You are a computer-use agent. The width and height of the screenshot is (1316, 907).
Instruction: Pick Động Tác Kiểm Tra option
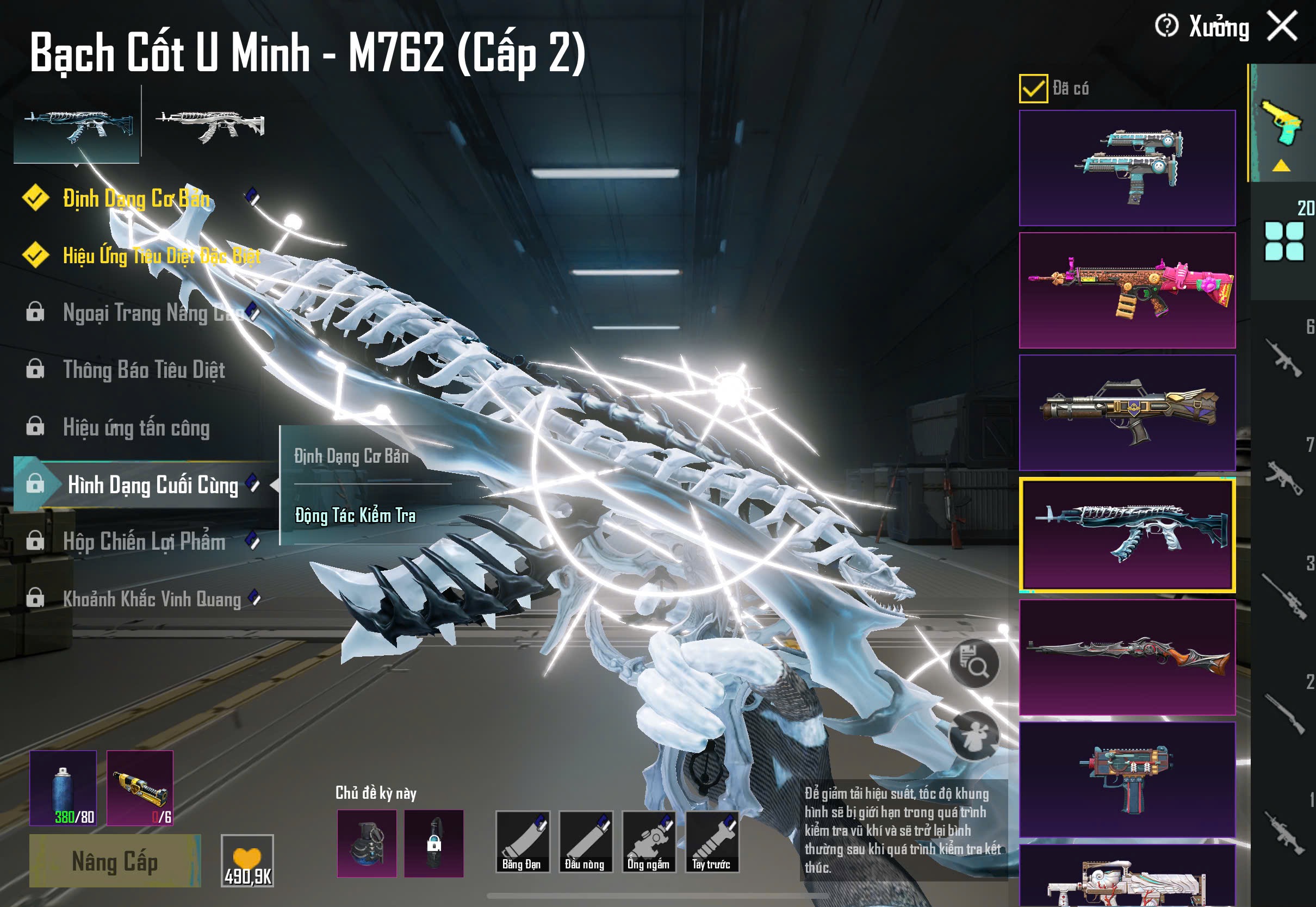pyautogui.click(x=356, y=515)
